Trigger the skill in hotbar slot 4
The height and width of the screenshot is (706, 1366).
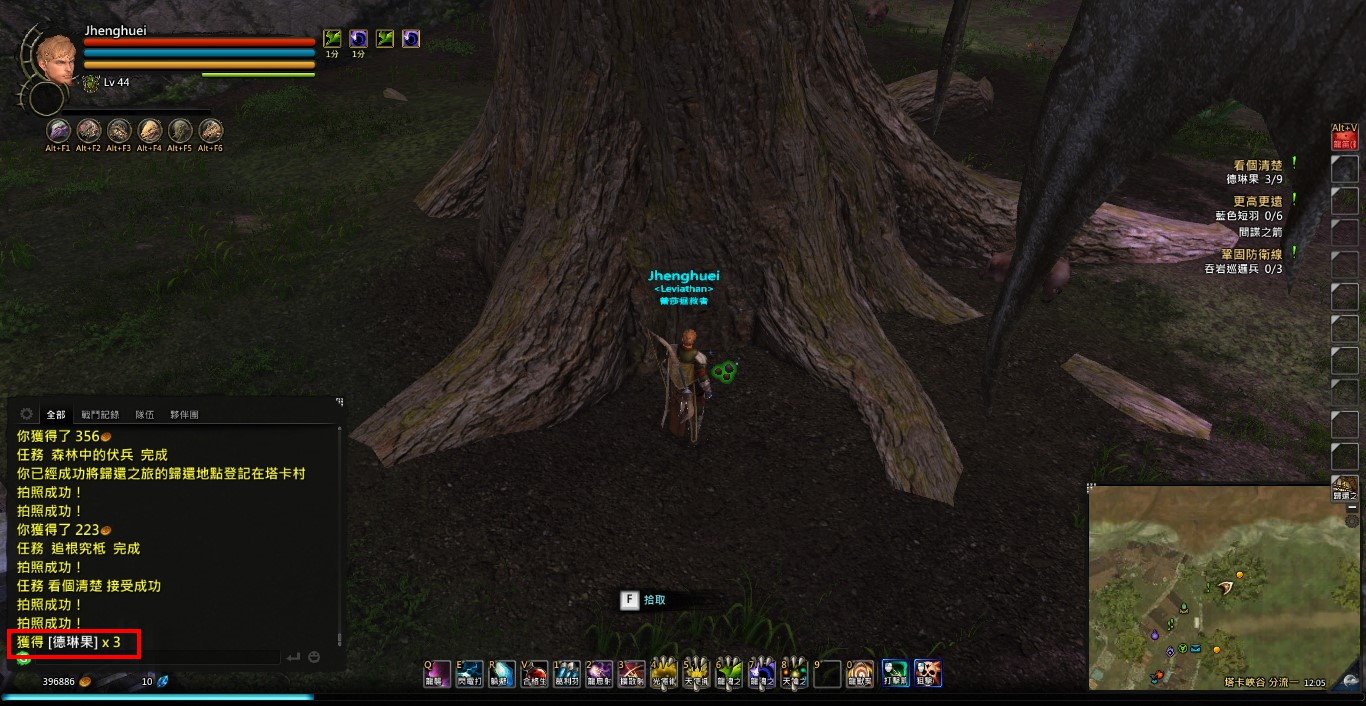pyautogui.click(x=664, y=673)
